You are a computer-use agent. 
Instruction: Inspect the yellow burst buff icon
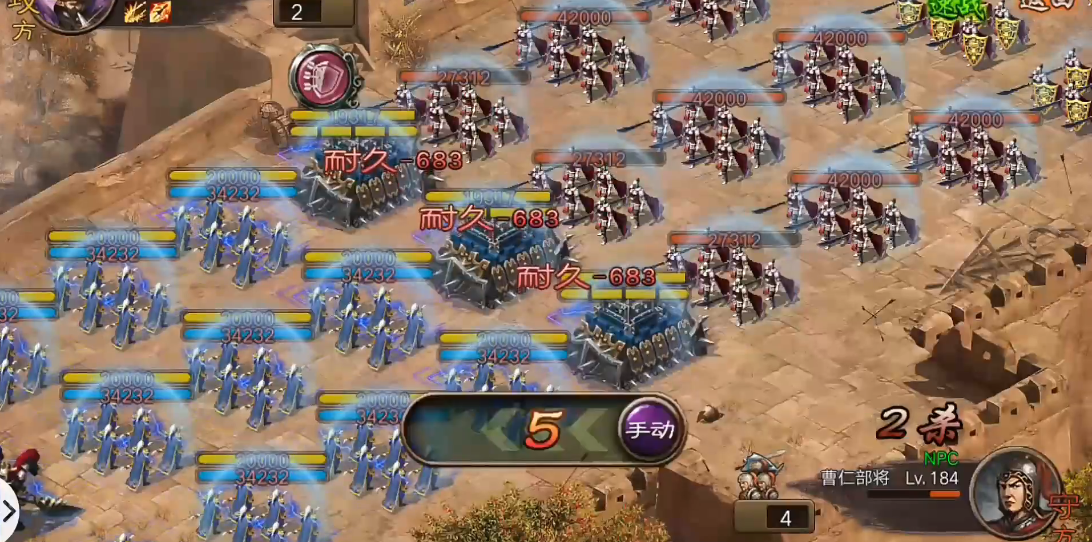coord(135,12)
